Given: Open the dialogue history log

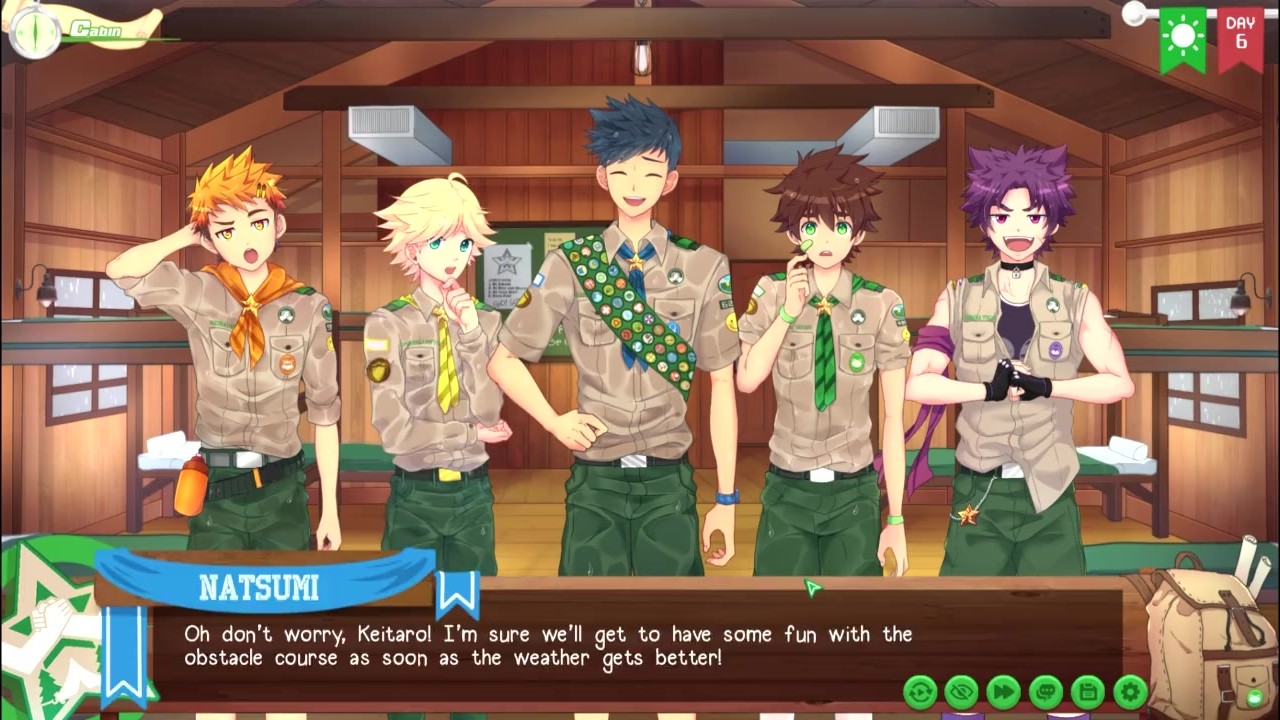Looking at the screenshot, I should tap(1046, 691).
